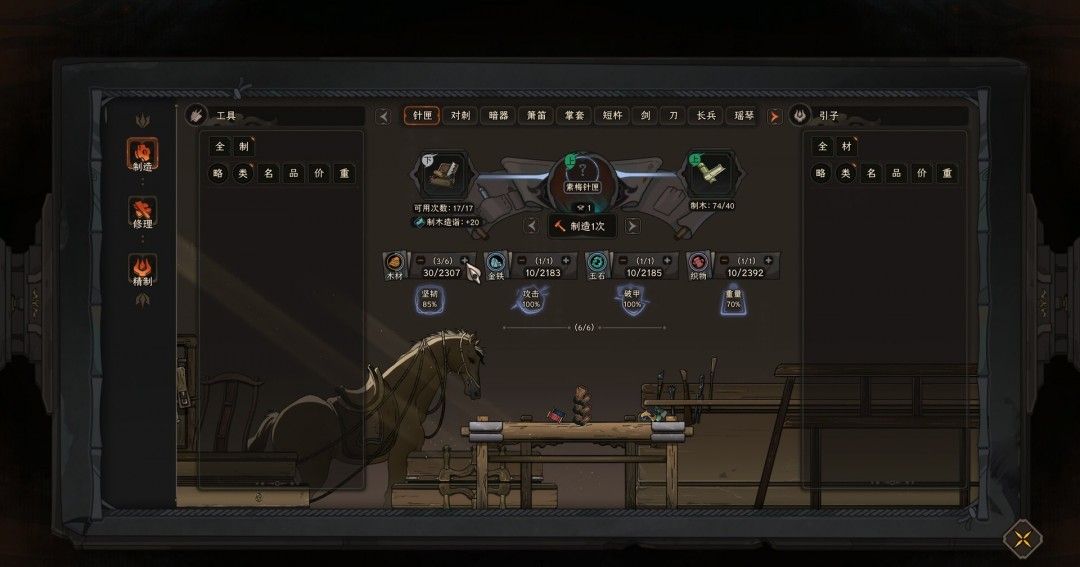This screenshot has width=1080, height=567.
Task: Sort the 引子 panel list by 价
Action: click(921, 173)
